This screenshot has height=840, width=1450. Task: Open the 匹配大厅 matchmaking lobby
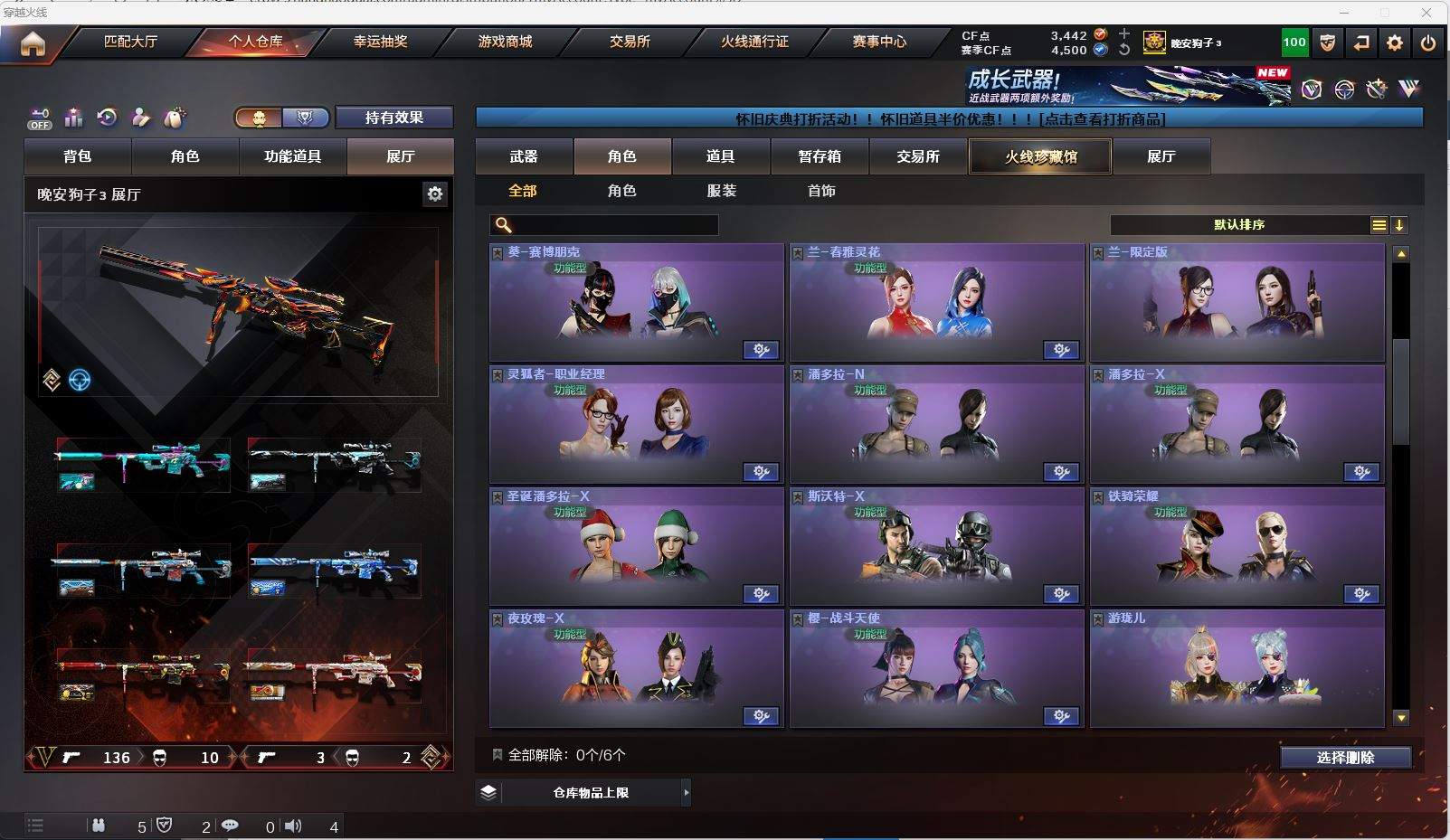pos(130,42)
